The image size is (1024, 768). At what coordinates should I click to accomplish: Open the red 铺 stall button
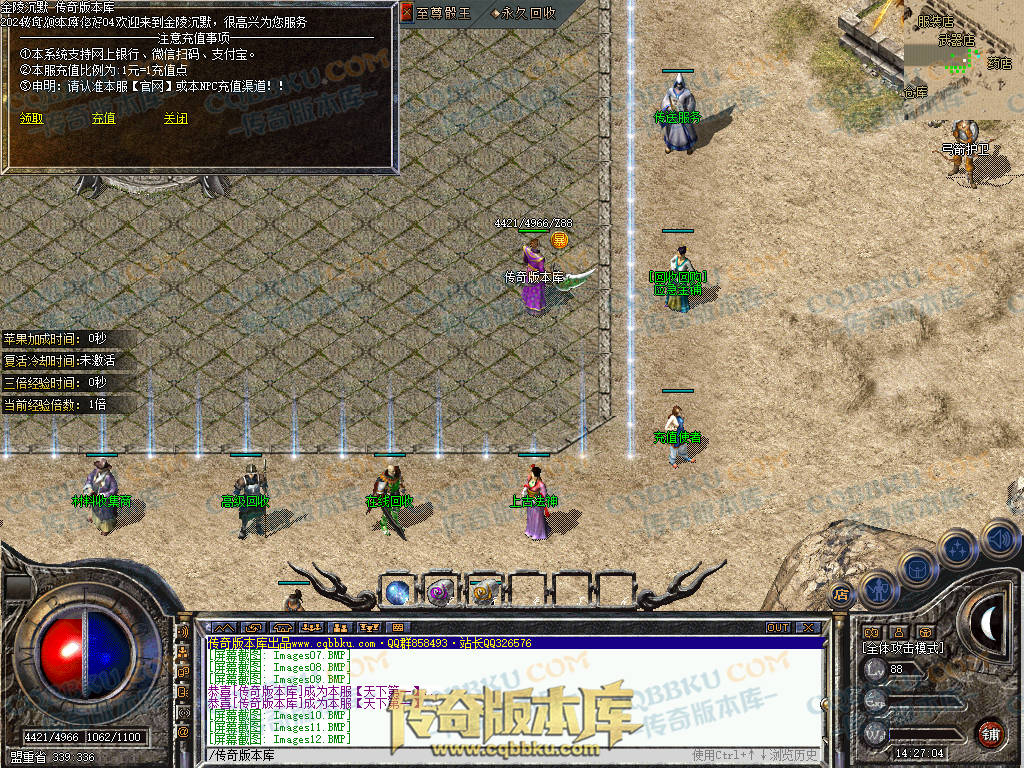(x=990, y=733)
